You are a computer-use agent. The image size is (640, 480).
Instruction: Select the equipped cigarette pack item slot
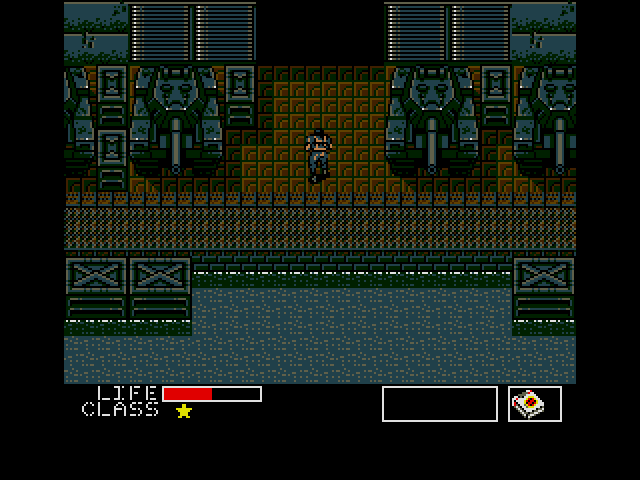click(x=534, y=404)
